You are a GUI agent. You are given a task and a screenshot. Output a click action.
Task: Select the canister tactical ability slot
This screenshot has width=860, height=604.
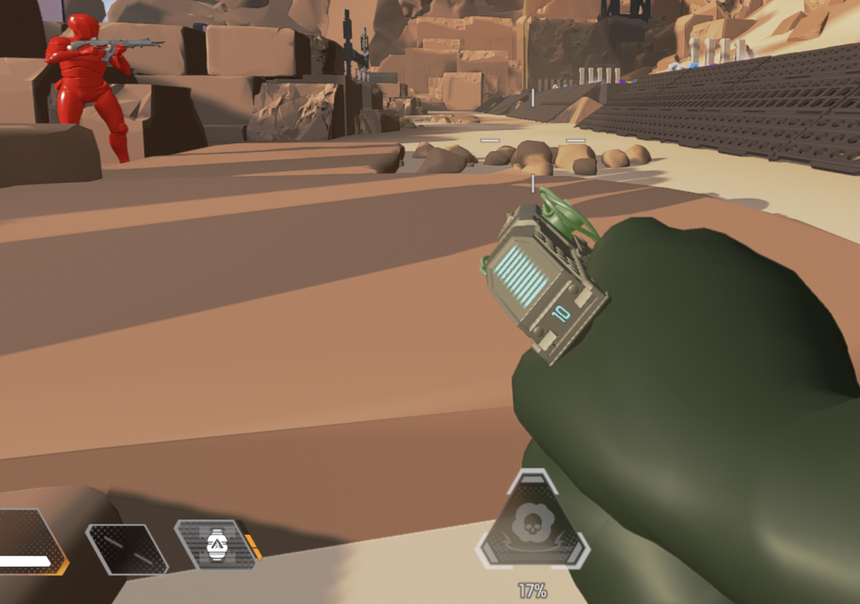point(216,544)
